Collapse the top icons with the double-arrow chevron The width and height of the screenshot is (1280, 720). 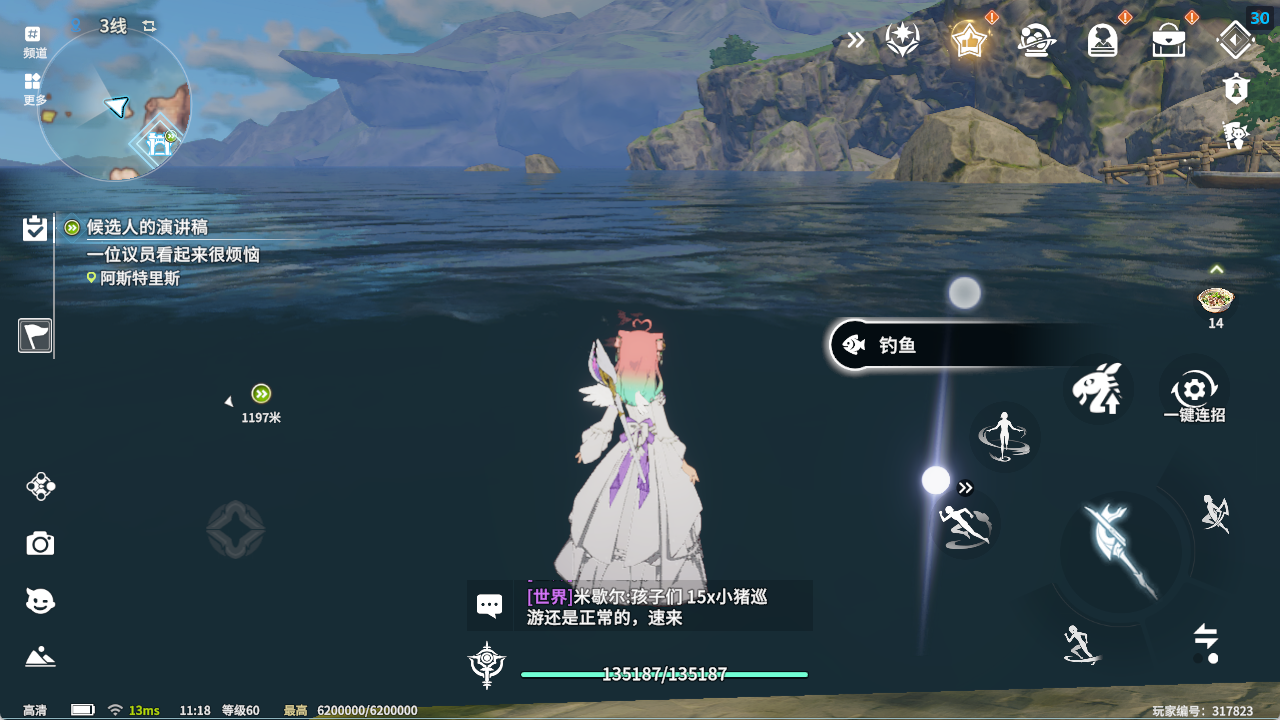coord(855,41)
